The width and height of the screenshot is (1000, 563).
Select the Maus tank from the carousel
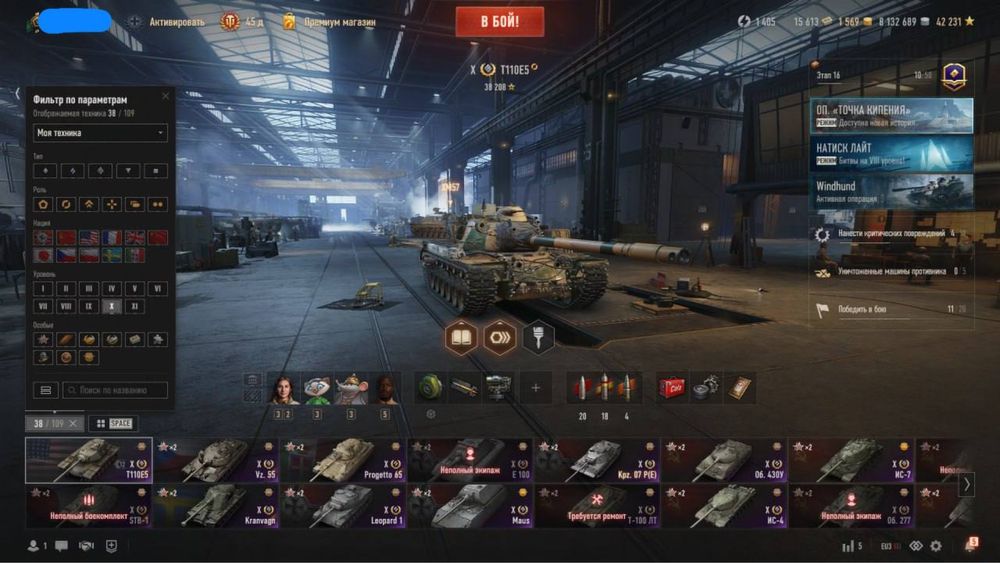[471, 506]
